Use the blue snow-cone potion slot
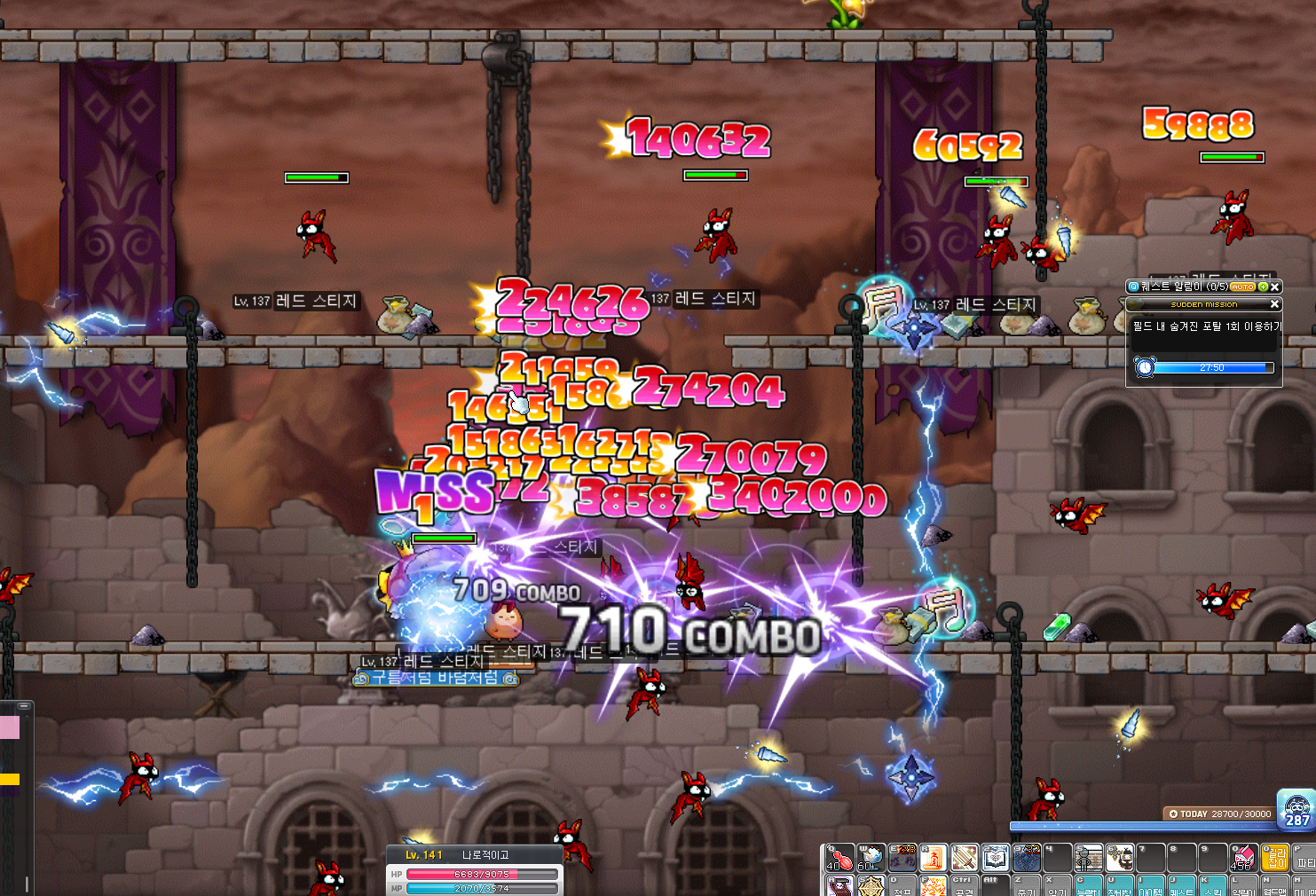This screenshot has width=1316, height=896. point(871,857)
